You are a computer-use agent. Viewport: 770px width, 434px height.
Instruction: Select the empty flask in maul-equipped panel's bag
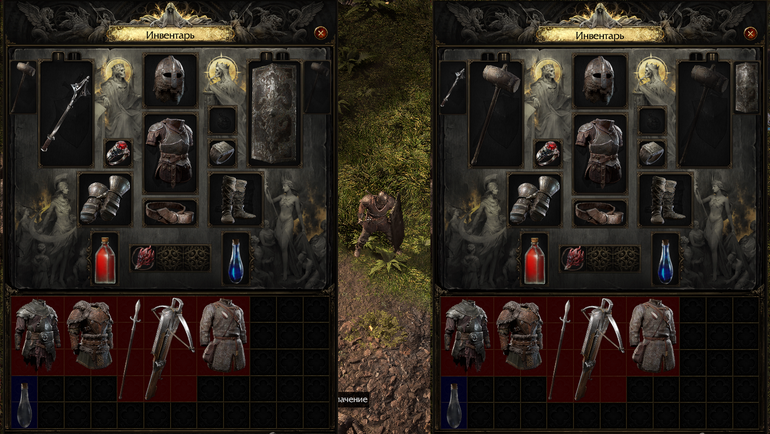click(454, 403)
